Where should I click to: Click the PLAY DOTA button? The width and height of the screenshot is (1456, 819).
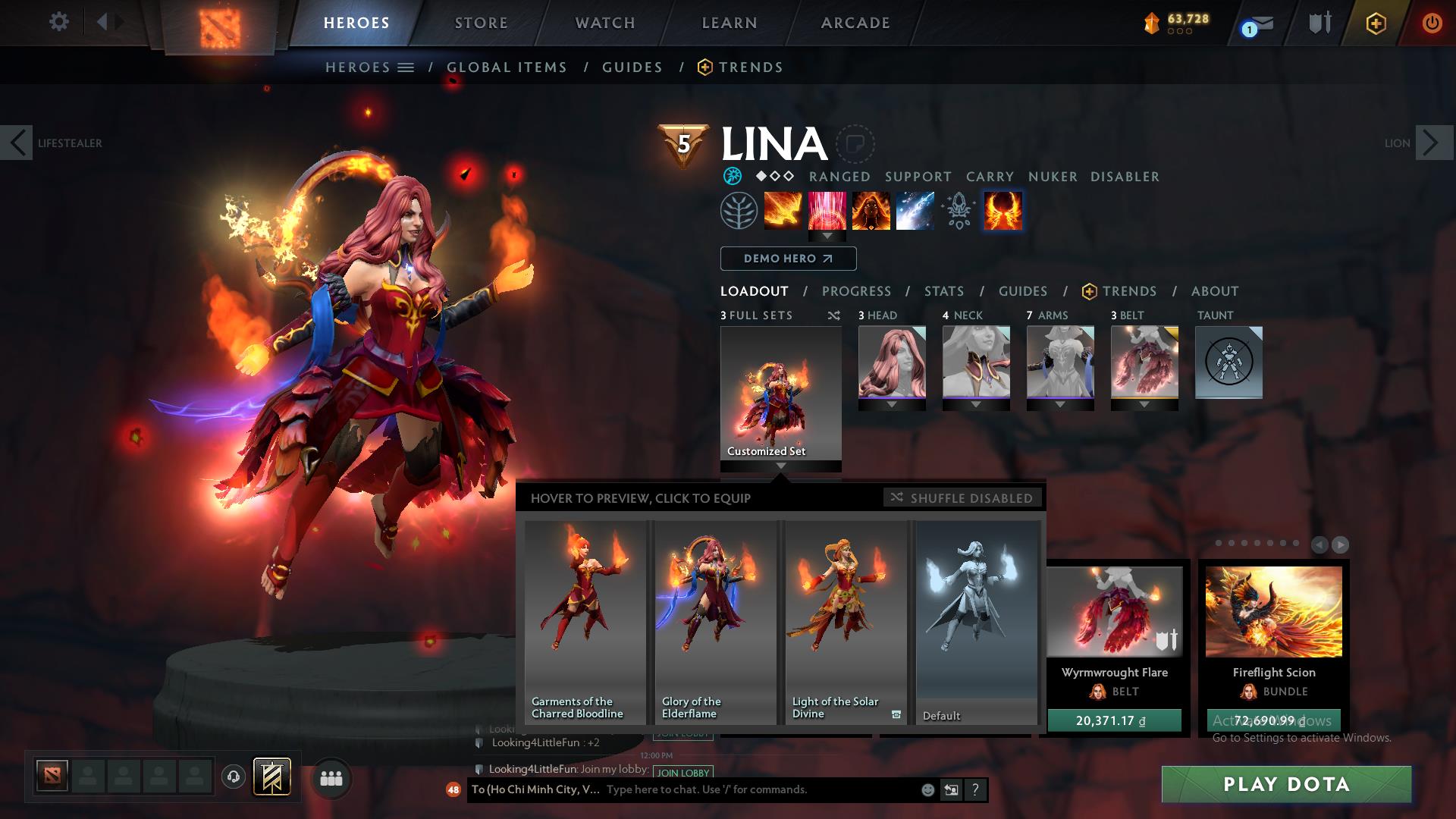(x=1285, y=785)
